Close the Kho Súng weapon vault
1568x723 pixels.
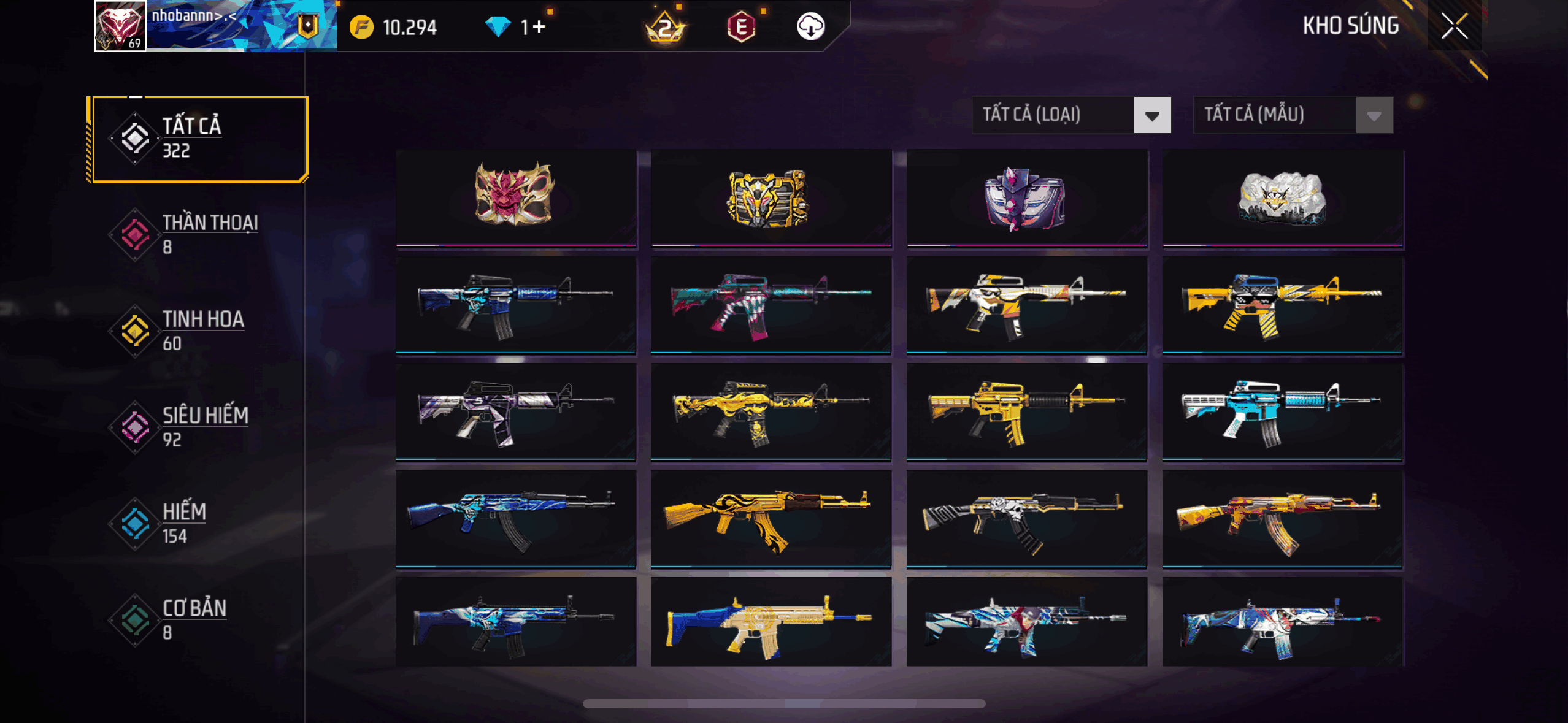point(1454,26)
